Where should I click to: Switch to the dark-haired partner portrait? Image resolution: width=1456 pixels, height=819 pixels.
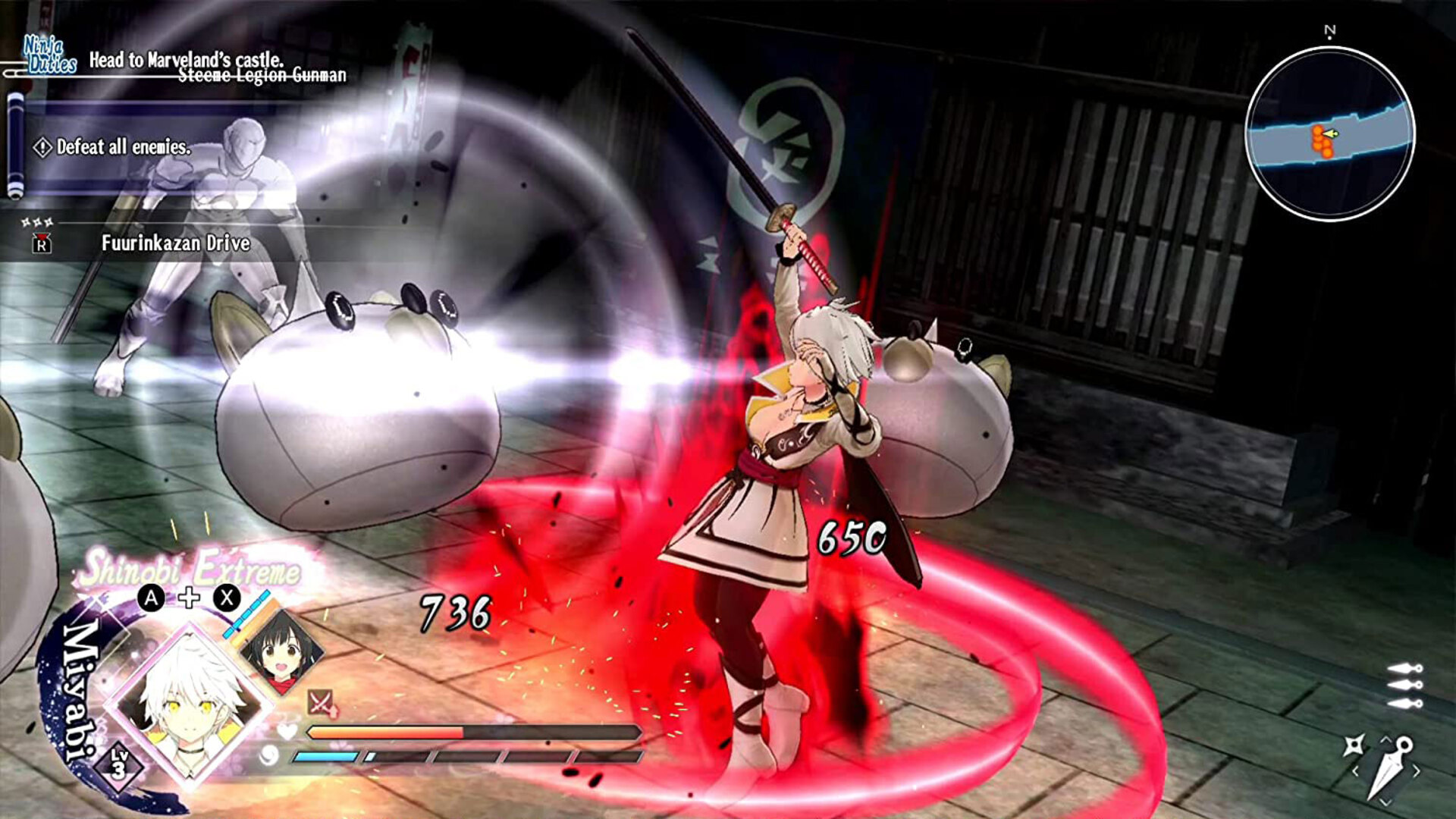point(281,649)
